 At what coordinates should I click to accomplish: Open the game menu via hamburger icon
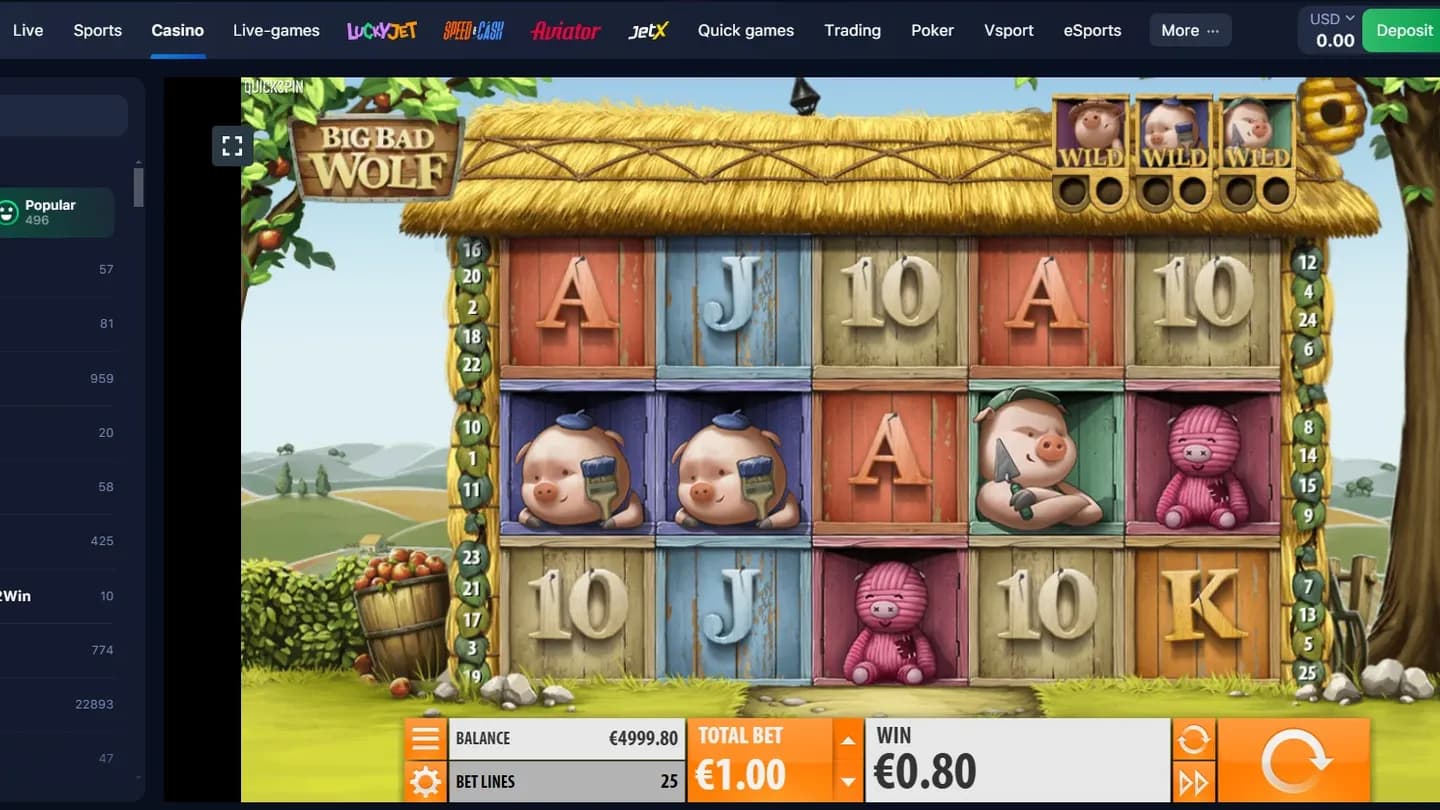[426, 738]
